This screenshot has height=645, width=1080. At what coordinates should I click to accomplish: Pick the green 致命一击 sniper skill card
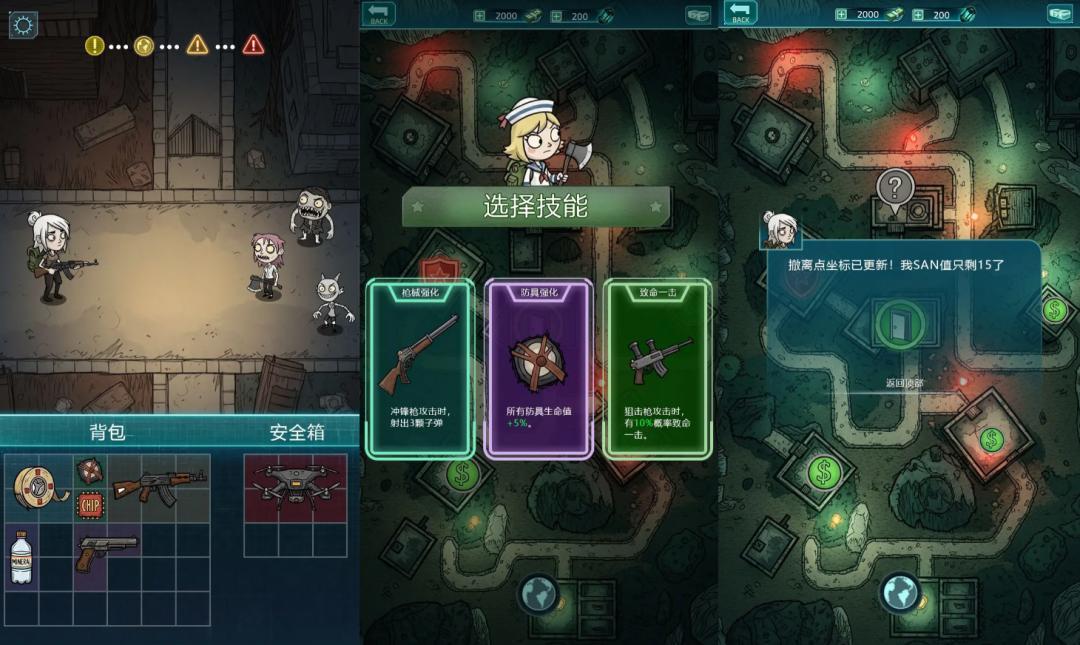[x=657, y=368]
